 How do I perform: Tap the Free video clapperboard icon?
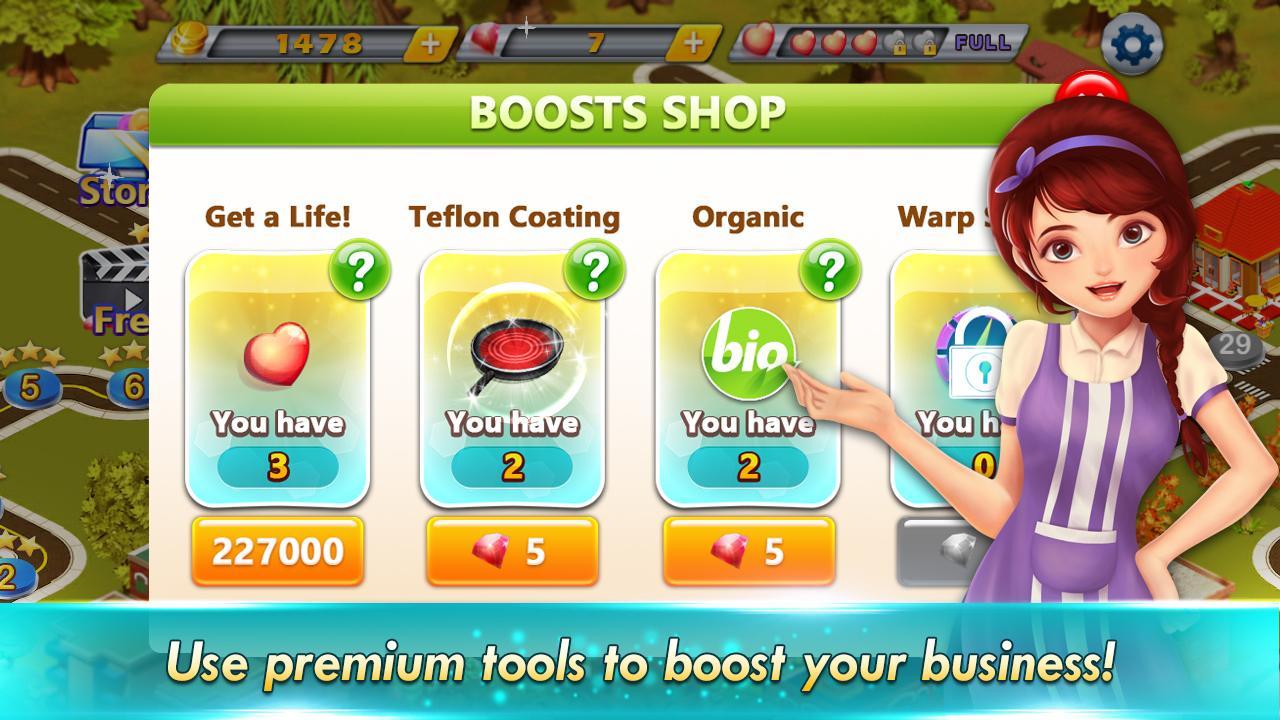tap(113, 285)
